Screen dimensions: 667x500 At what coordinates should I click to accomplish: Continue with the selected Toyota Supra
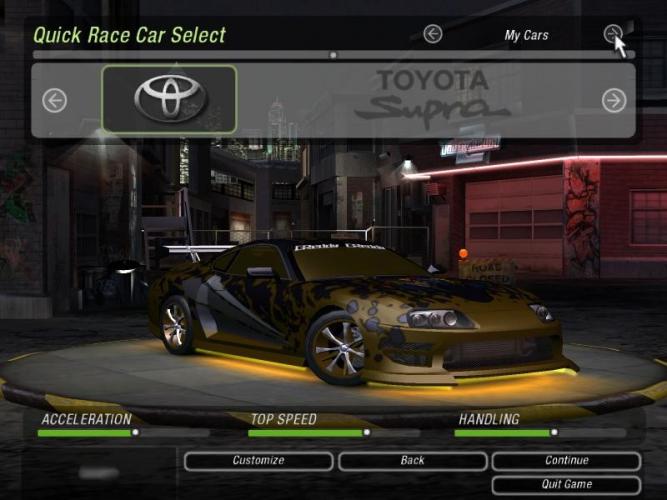point(566,461)
